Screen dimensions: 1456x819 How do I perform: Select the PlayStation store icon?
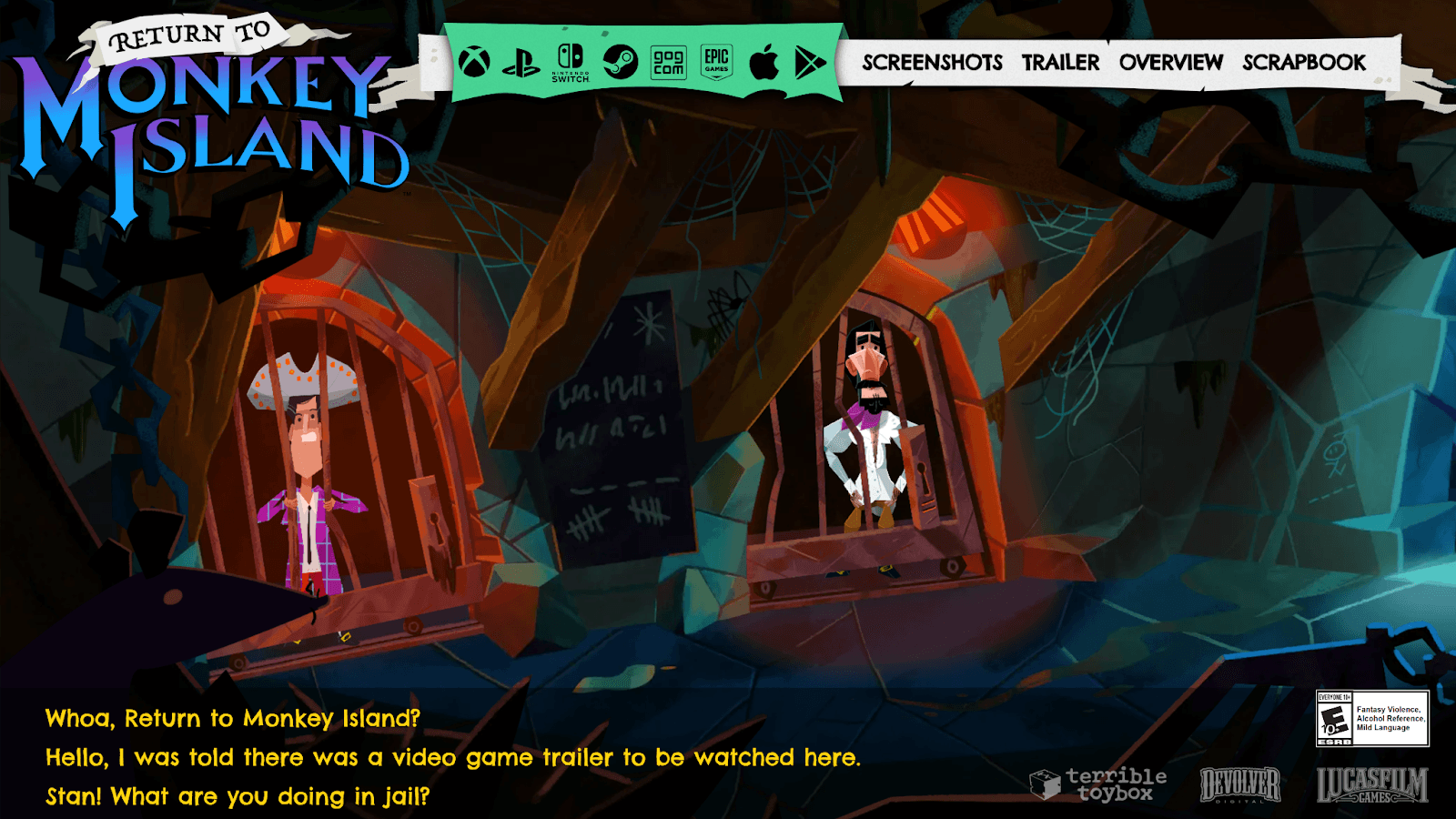pos(520,60)
